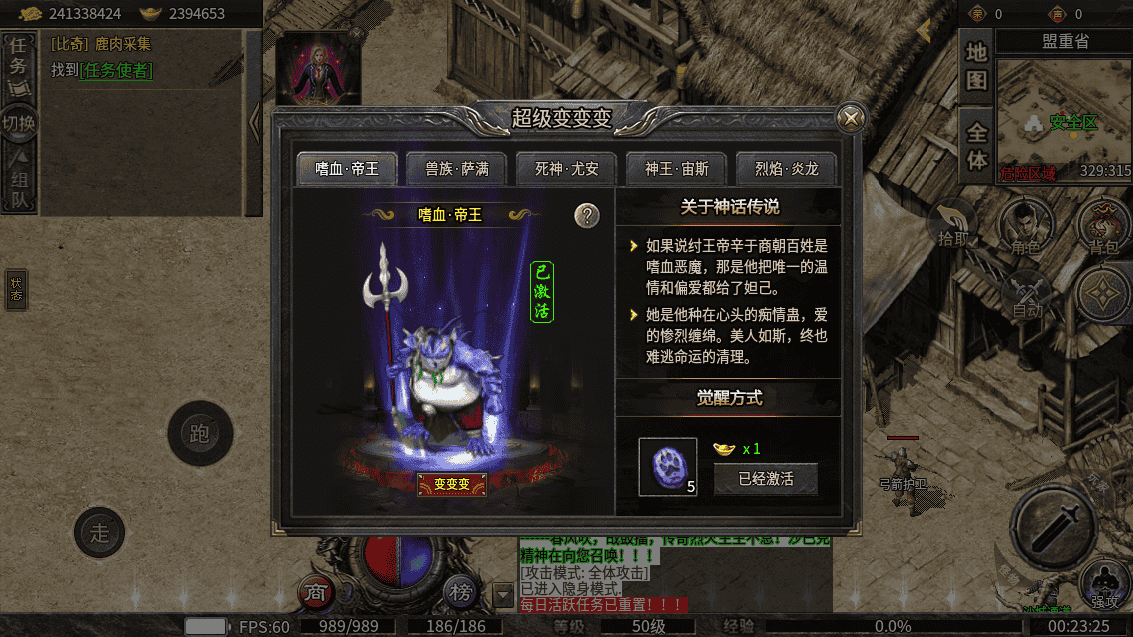1133x637 pixels.
Task: Open the 地图 map button
Action: point(976,68)
